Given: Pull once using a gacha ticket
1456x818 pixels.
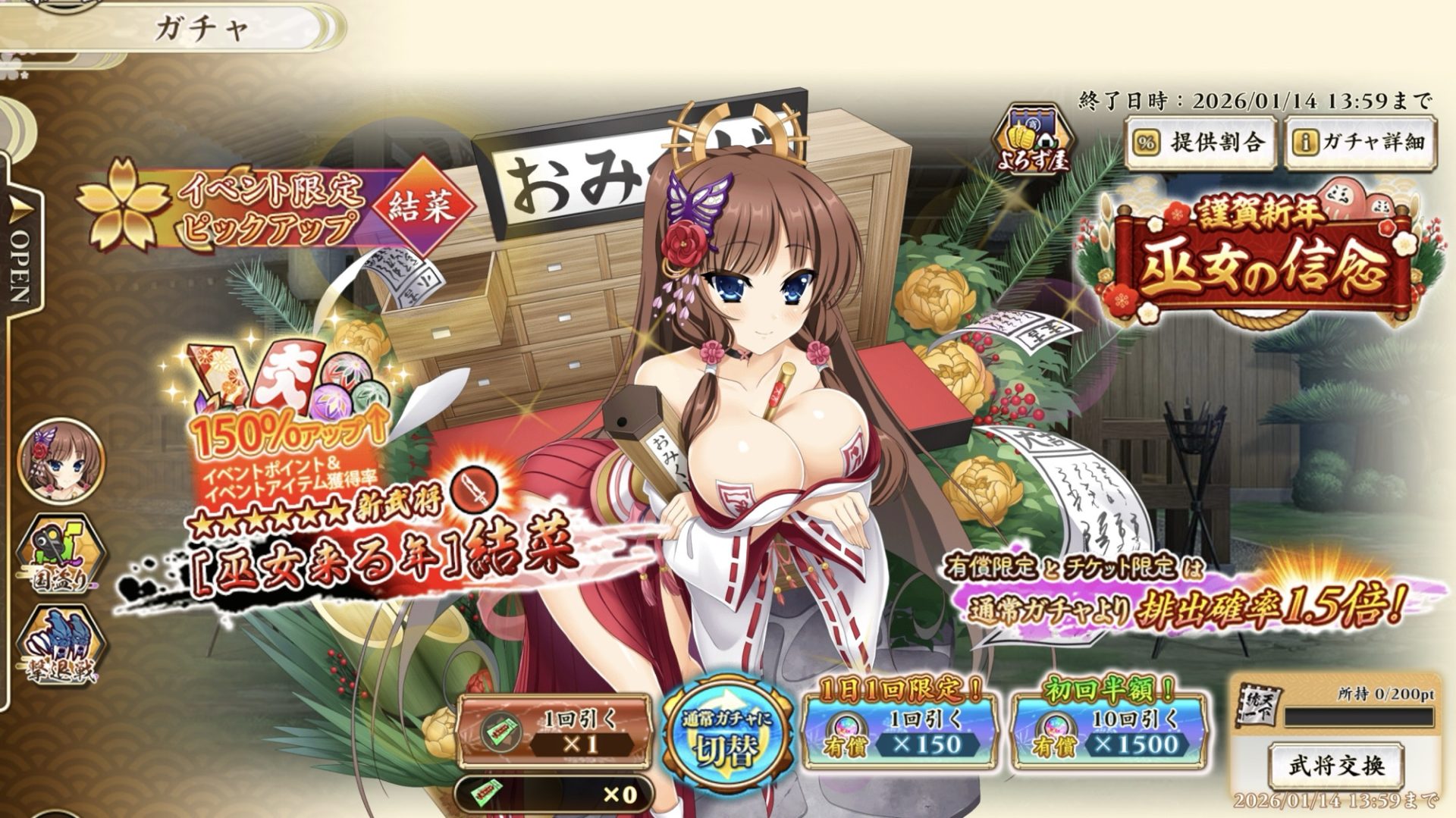Looking at the screenshot, I should [556, 732].
